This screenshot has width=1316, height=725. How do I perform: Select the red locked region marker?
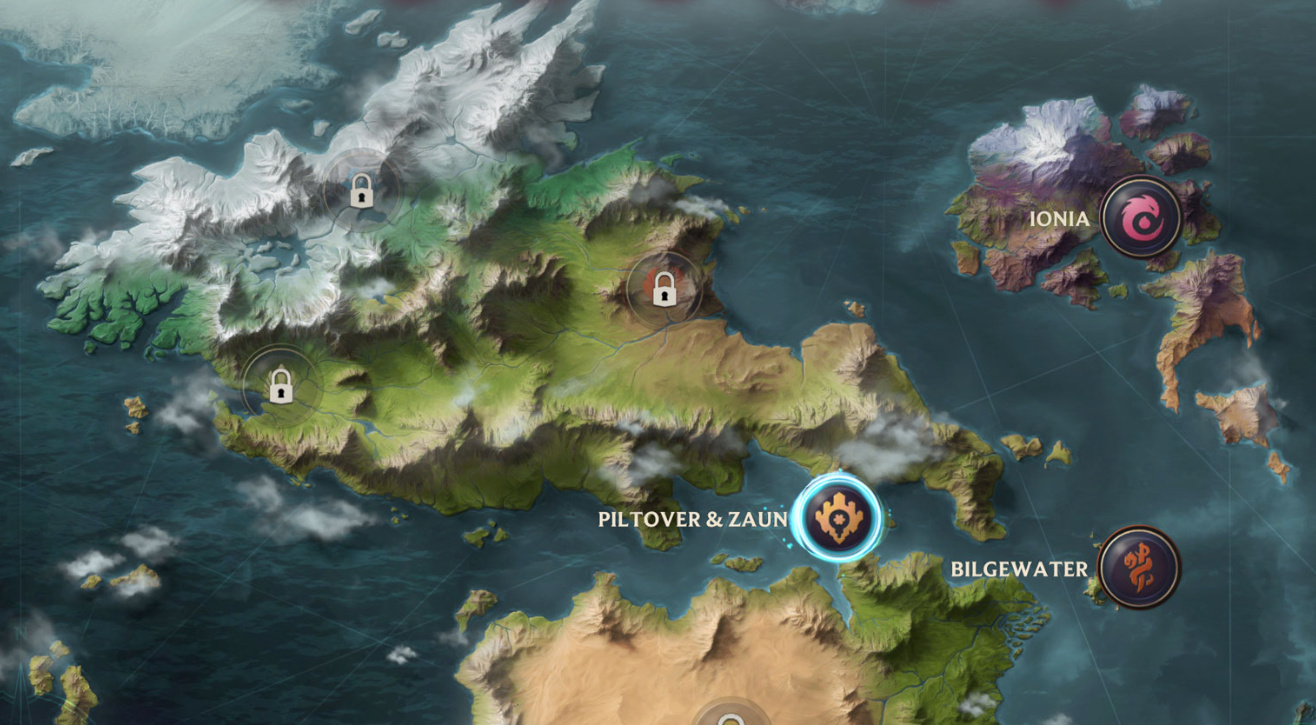click(661, 290)
